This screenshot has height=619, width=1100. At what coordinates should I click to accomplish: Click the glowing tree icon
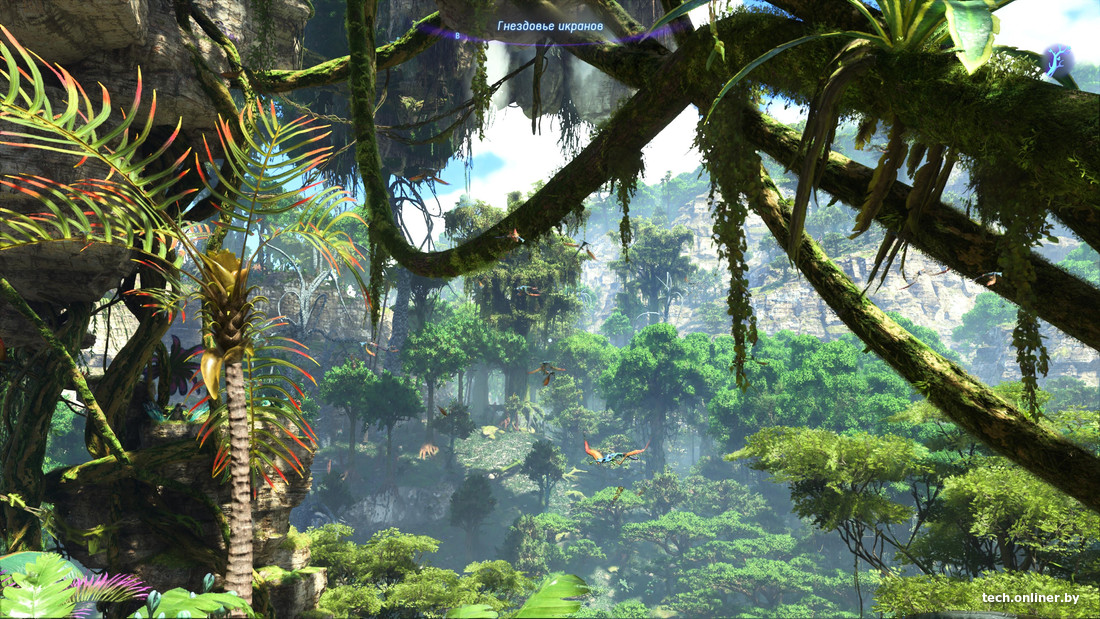coord(1058,61)
